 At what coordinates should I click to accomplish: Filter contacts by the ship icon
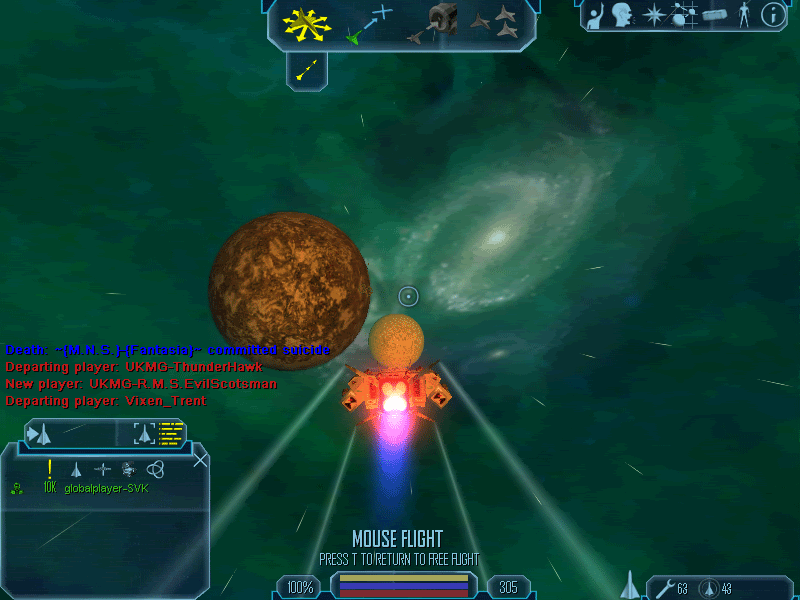(75, 468)
